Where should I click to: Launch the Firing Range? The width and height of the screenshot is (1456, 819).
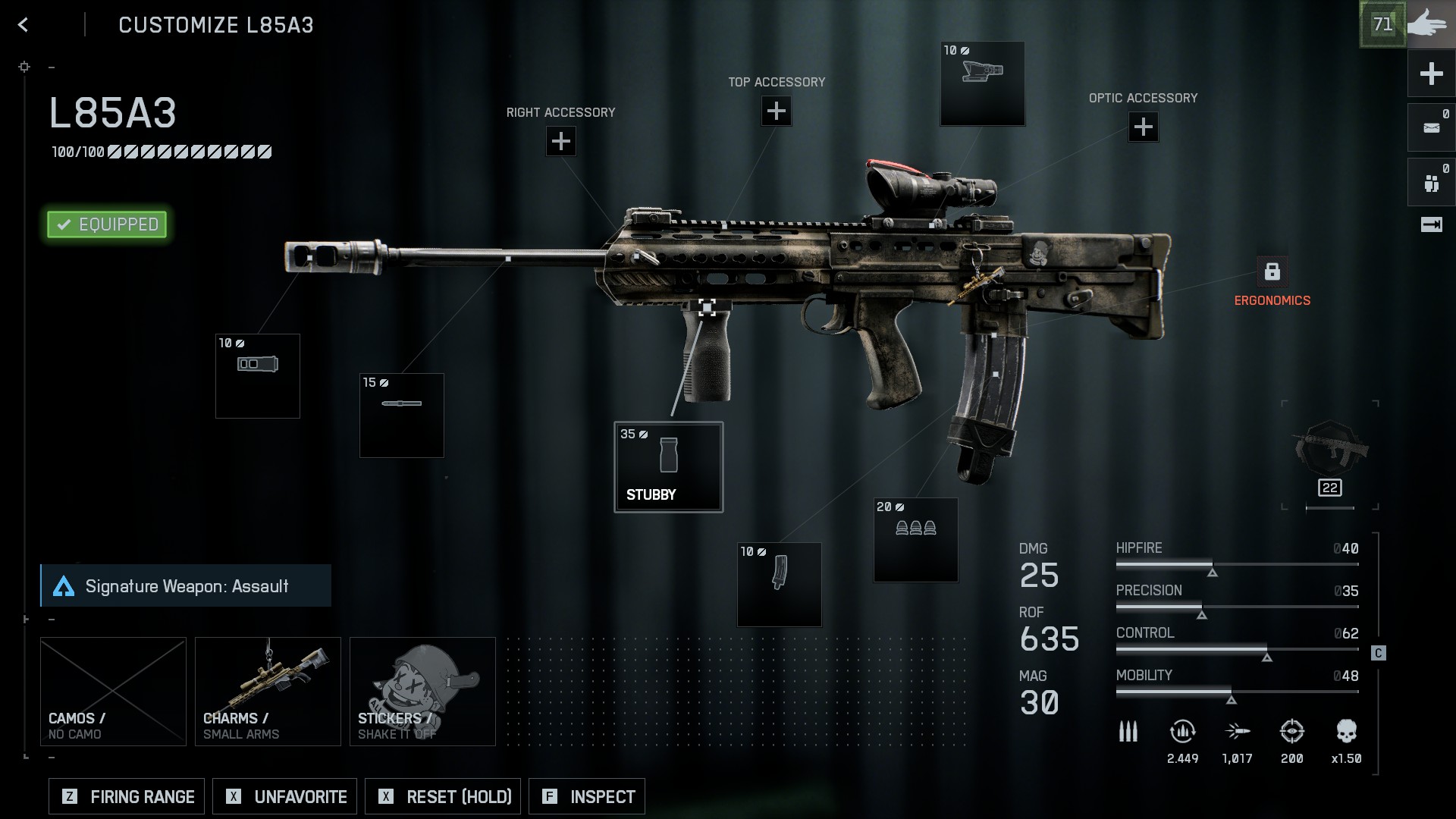click(127, 797)
